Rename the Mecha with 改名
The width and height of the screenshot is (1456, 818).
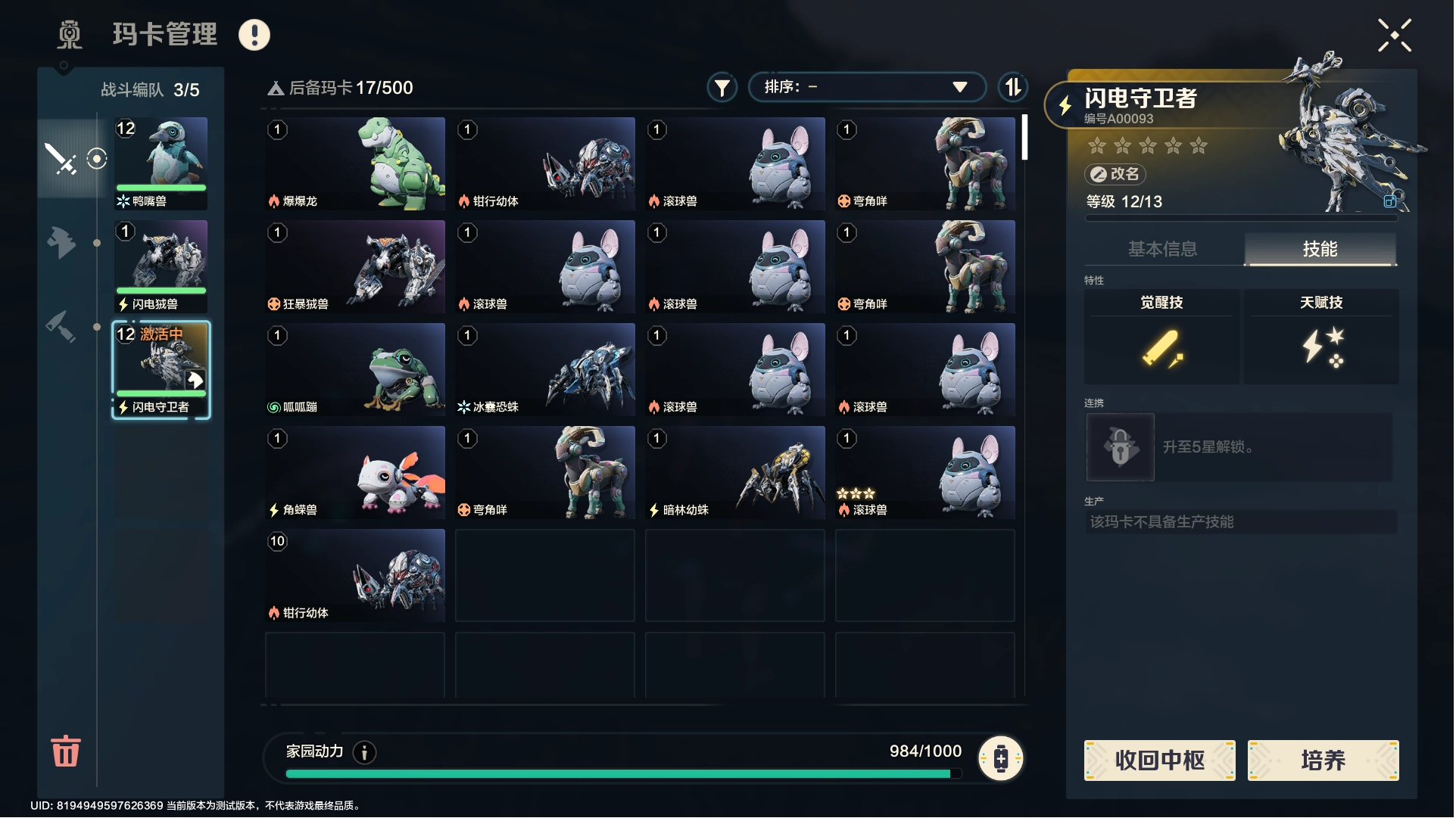pyautogui.click(x=1115, y=174)
